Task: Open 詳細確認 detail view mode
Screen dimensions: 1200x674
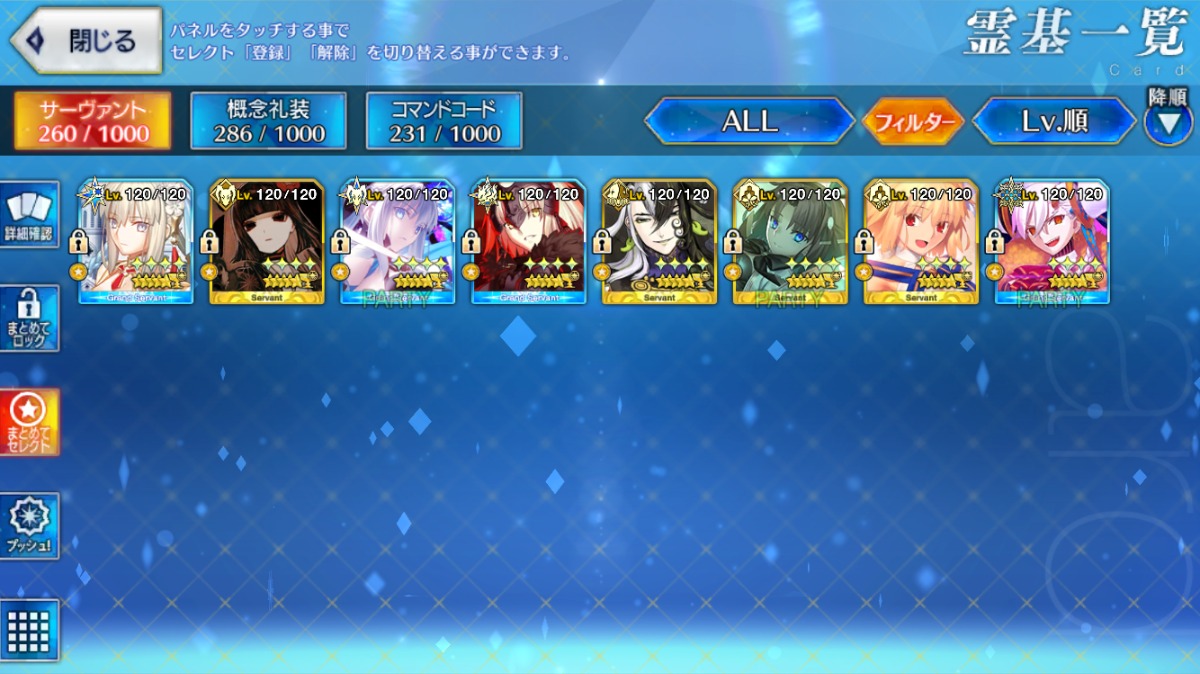Action: click(x=30, y=216)
